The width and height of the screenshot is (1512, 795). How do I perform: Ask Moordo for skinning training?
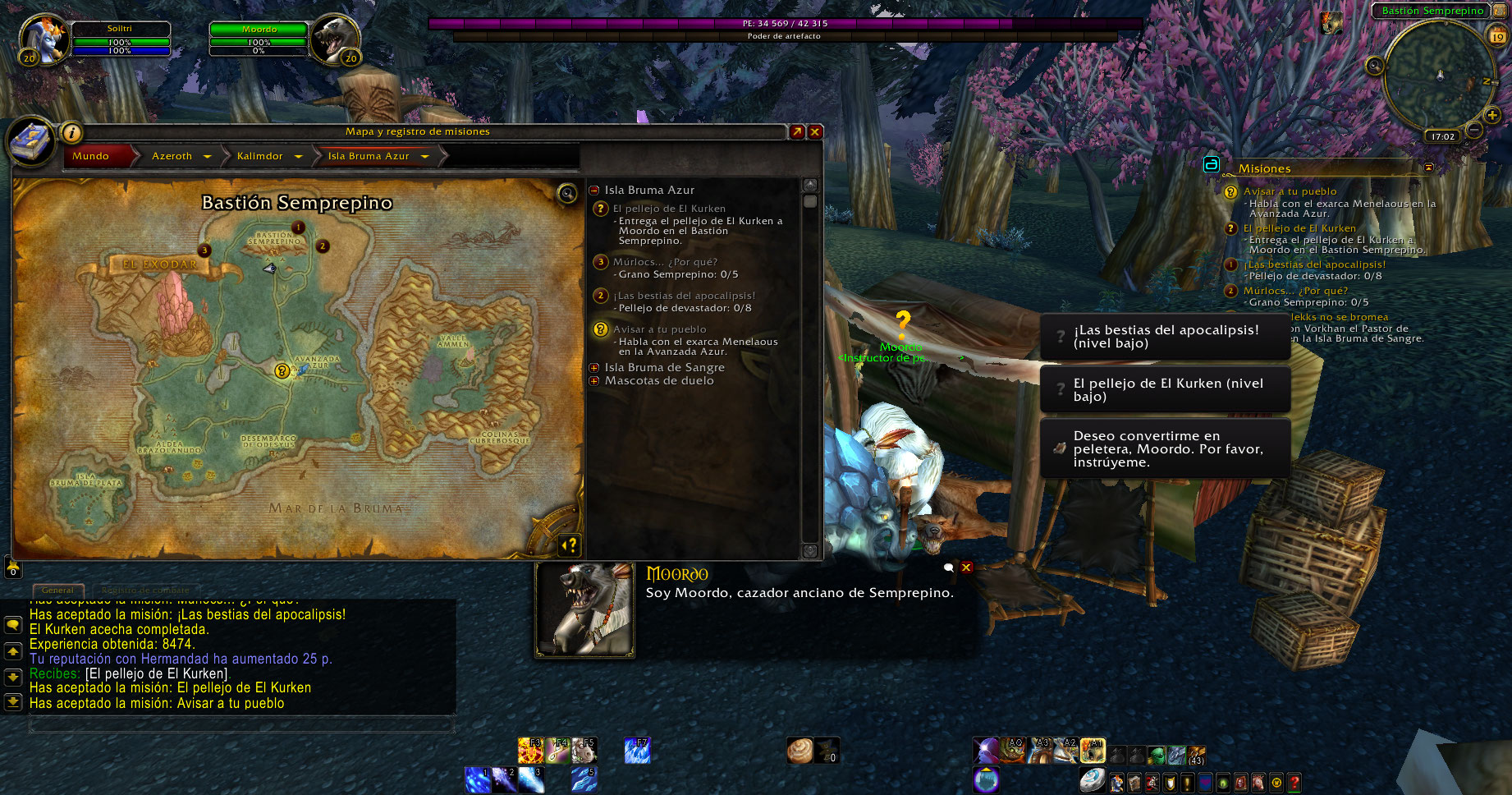point(1165,448)
